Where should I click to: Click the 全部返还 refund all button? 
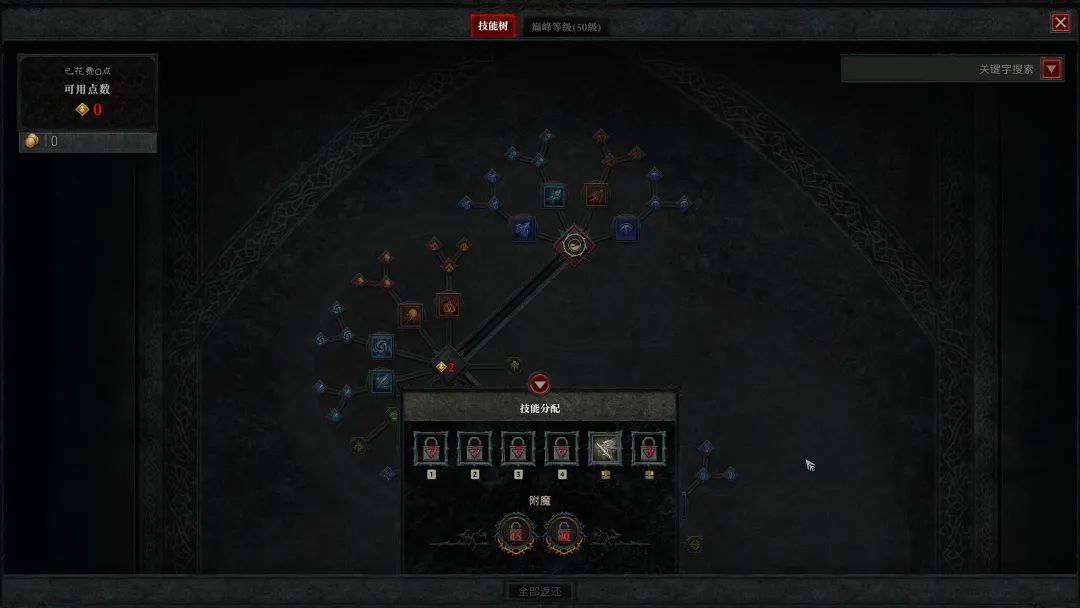tap(540, 591)
